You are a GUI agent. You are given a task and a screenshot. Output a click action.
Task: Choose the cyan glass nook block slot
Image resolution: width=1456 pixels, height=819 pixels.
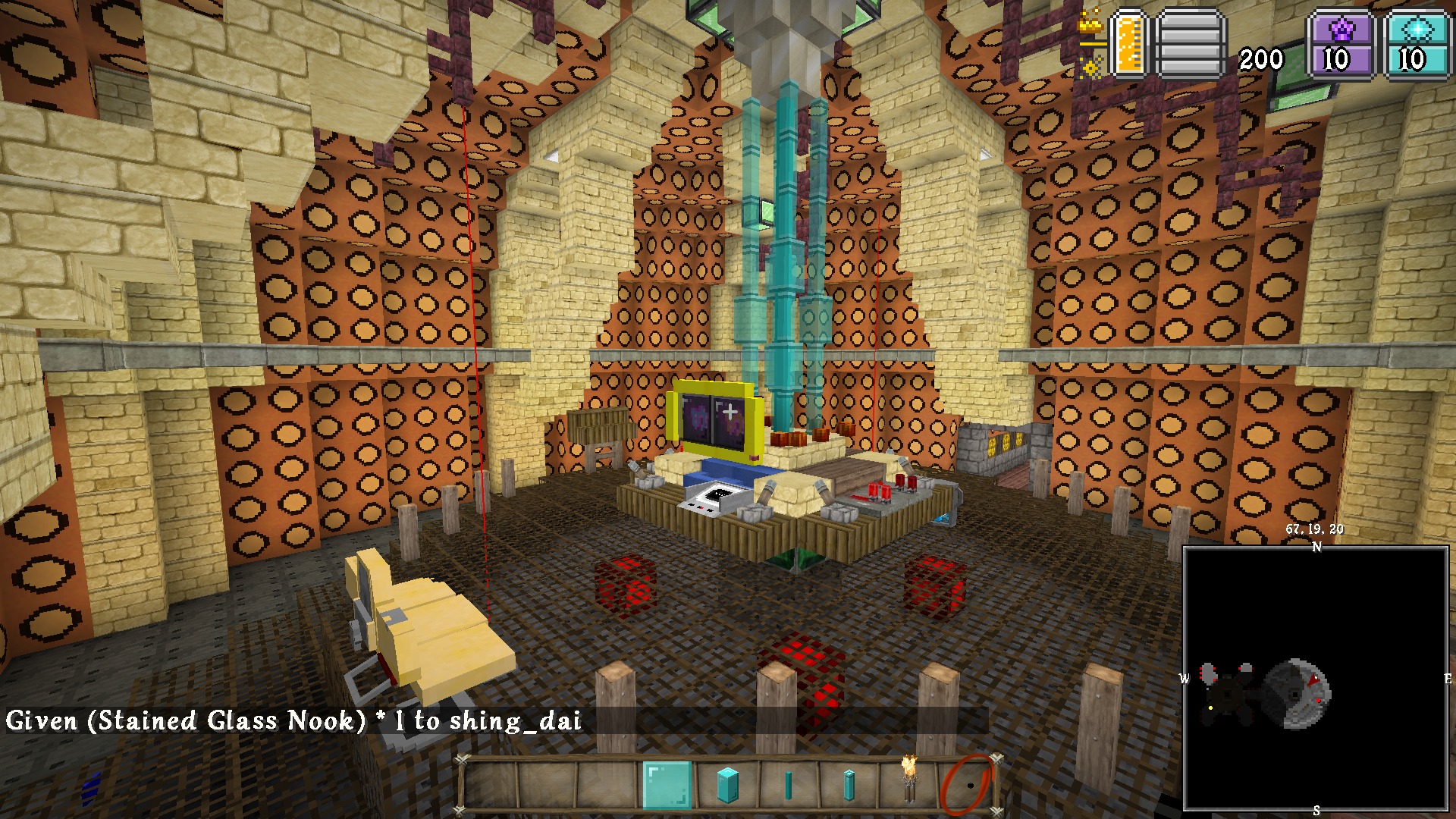(x=727, y=785)
